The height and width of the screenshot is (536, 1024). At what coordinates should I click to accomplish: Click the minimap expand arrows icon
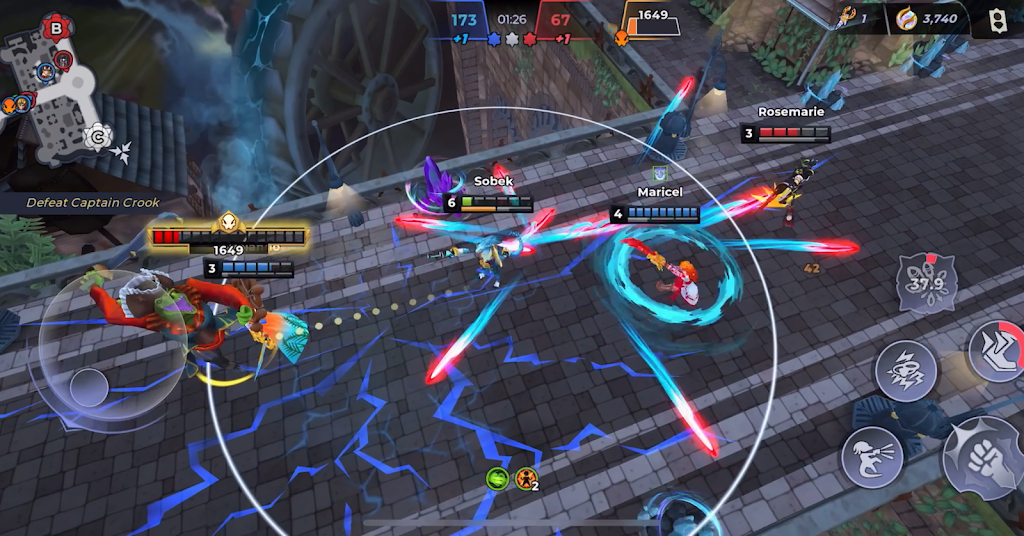(122, 151)
